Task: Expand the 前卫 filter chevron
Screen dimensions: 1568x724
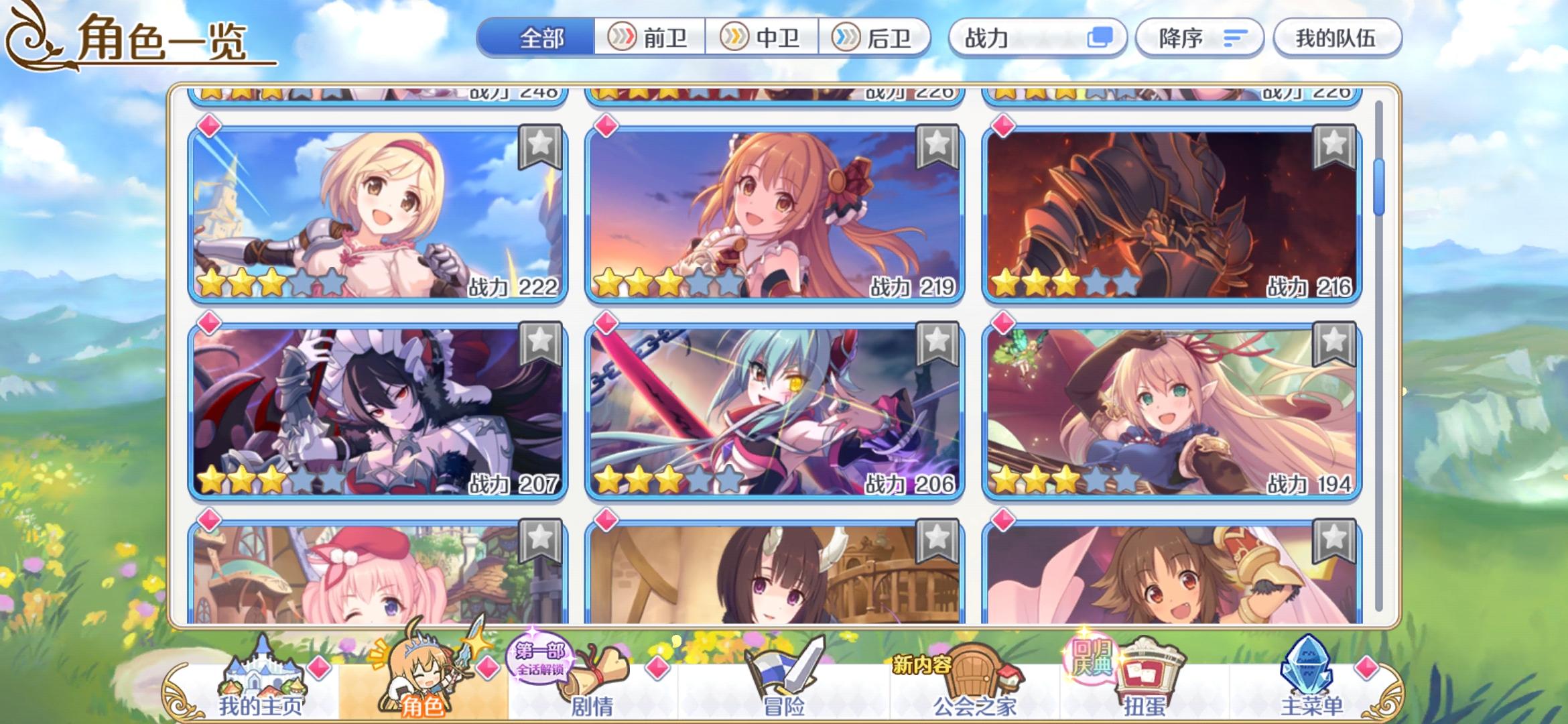Action: coord(623,38)
